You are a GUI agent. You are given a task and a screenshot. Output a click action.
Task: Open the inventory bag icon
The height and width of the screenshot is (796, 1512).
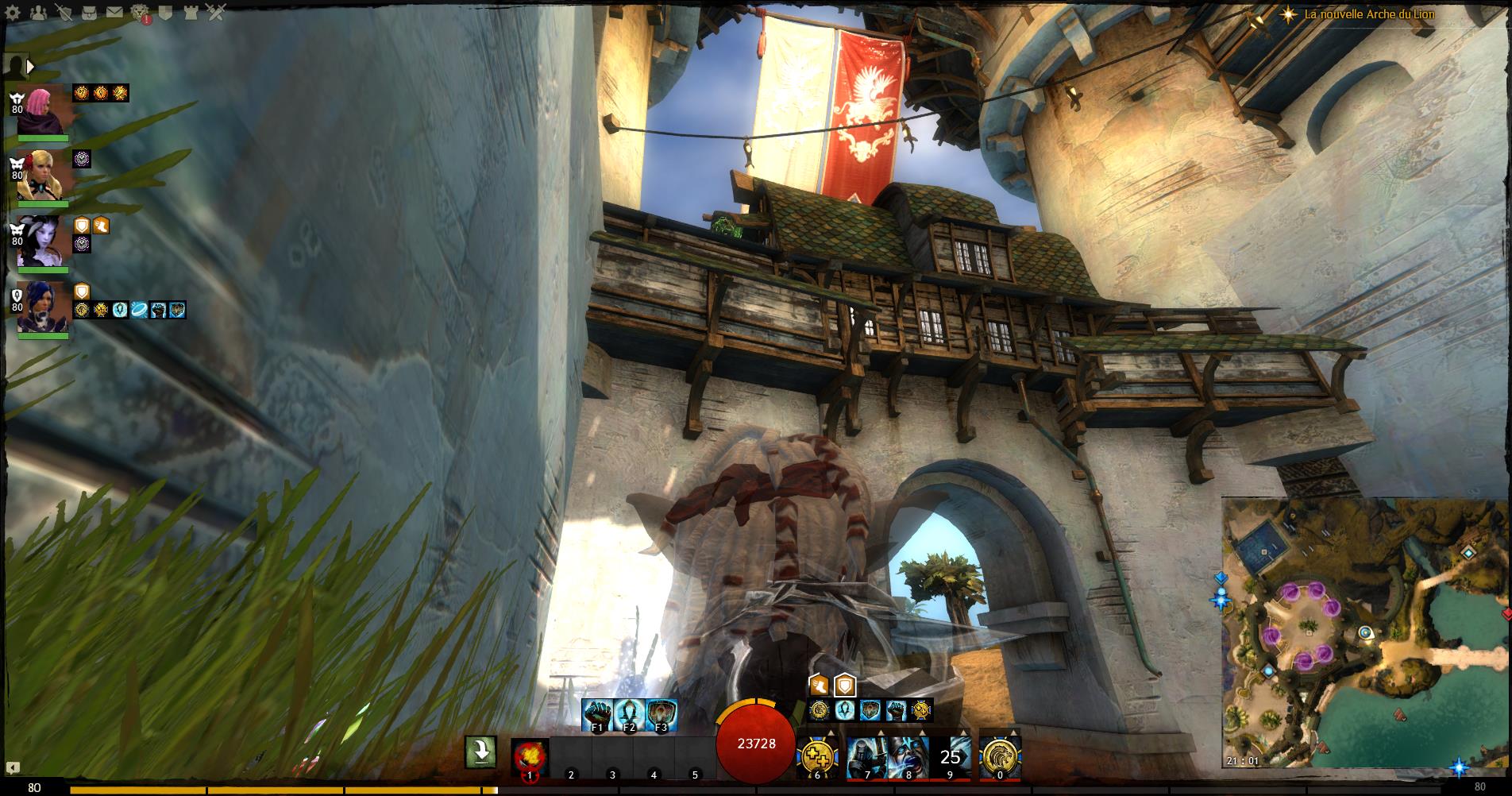coord(89,12)
